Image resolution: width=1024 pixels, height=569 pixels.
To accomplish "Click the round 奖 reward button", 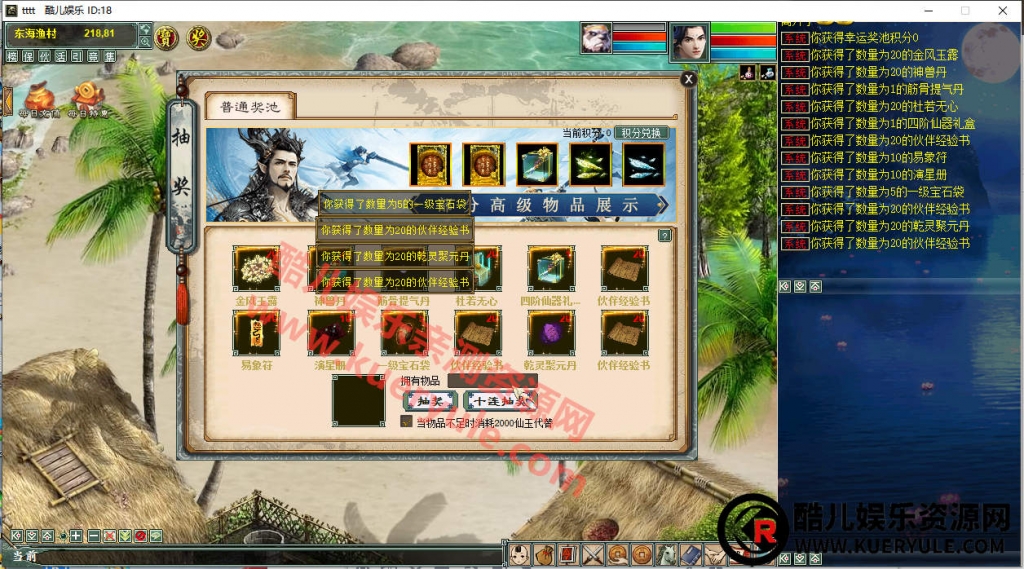I will tap(199, 38).
